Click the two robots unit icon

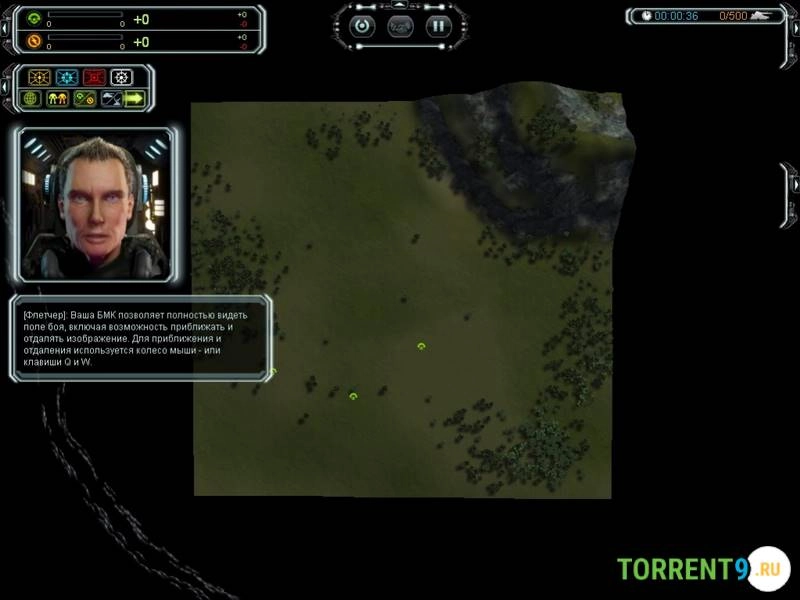(57, 99)
